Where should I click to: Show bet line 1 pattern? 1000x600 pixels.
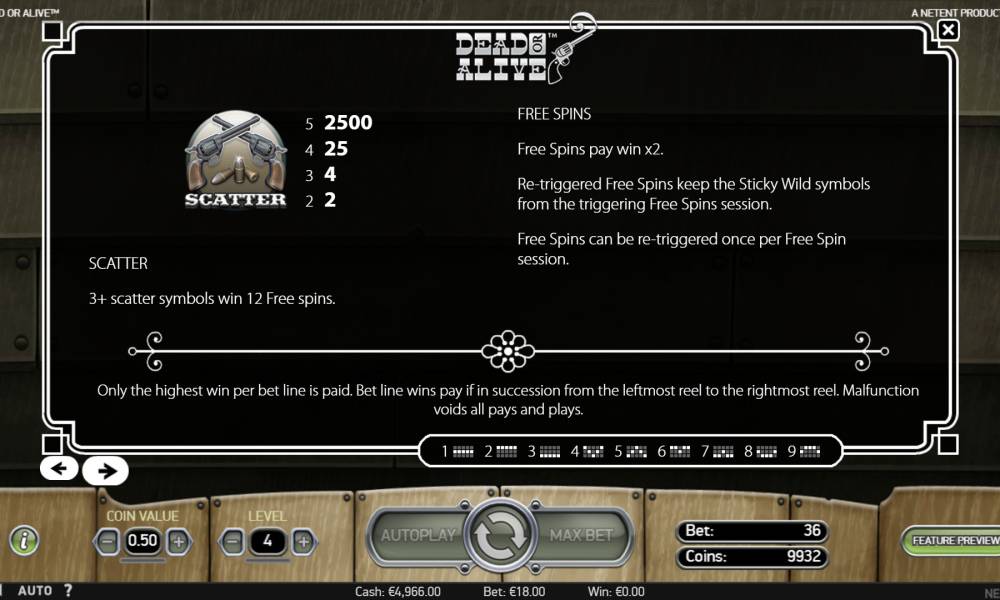point(458,451)
